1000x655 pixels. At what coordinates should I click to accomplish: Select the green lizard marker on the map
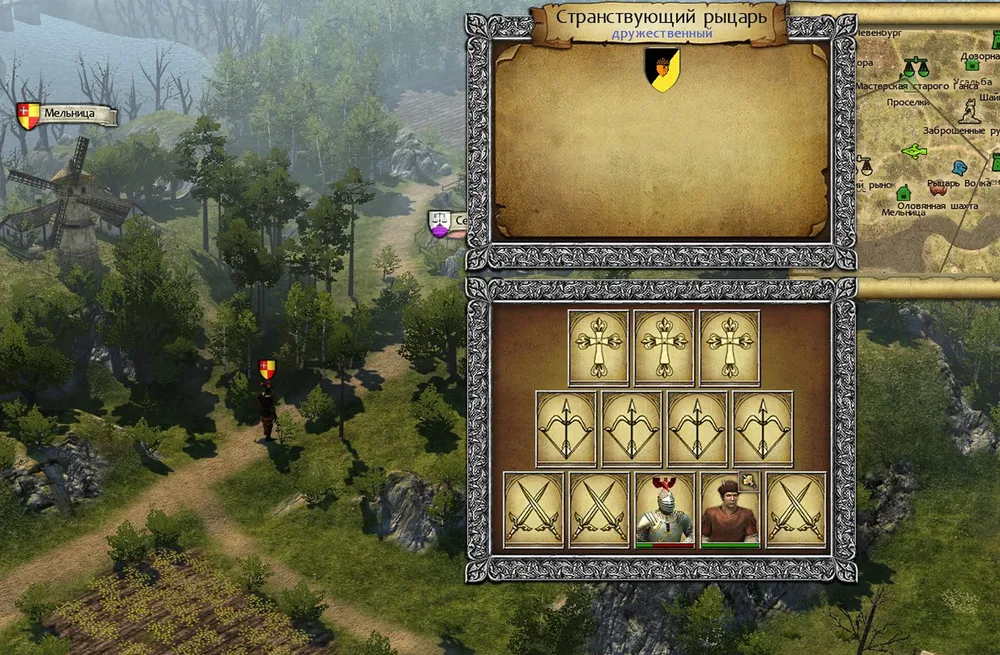click(x=914, y=151)
